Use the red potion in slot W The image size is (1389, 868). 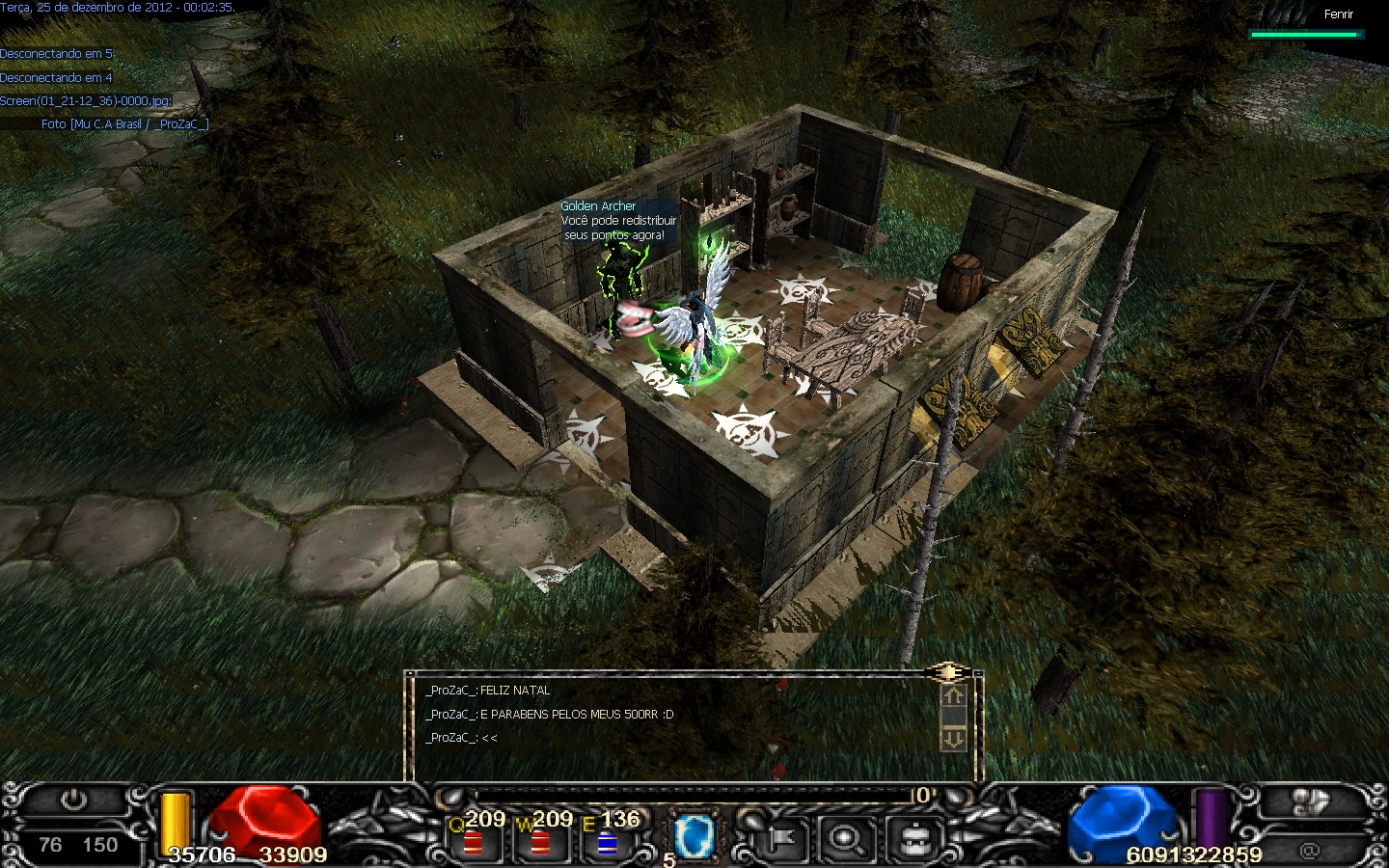(x=540, y=842)
